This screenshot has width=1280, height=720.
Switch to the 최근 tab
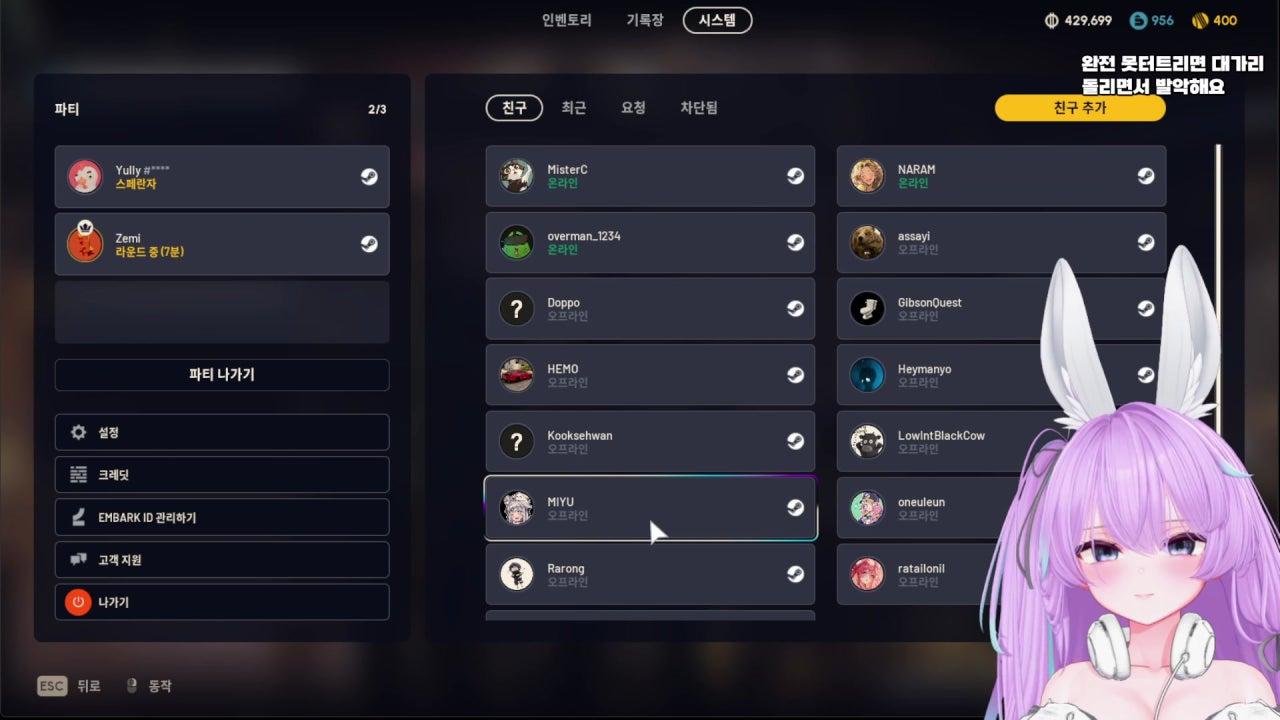coord(573,108)
